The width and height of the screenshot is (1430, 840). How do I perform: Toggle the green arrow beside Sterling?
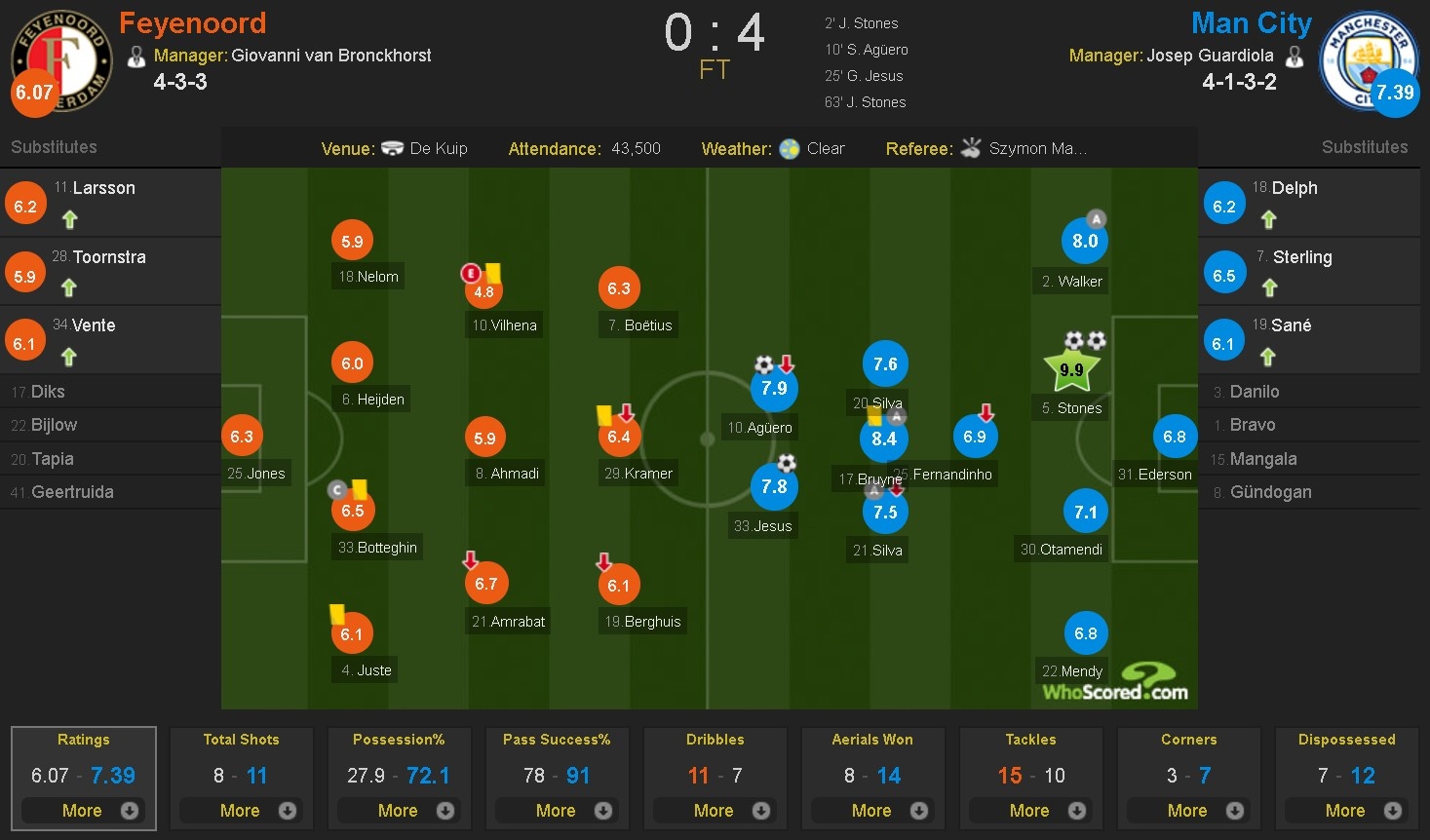point(1269,289)
